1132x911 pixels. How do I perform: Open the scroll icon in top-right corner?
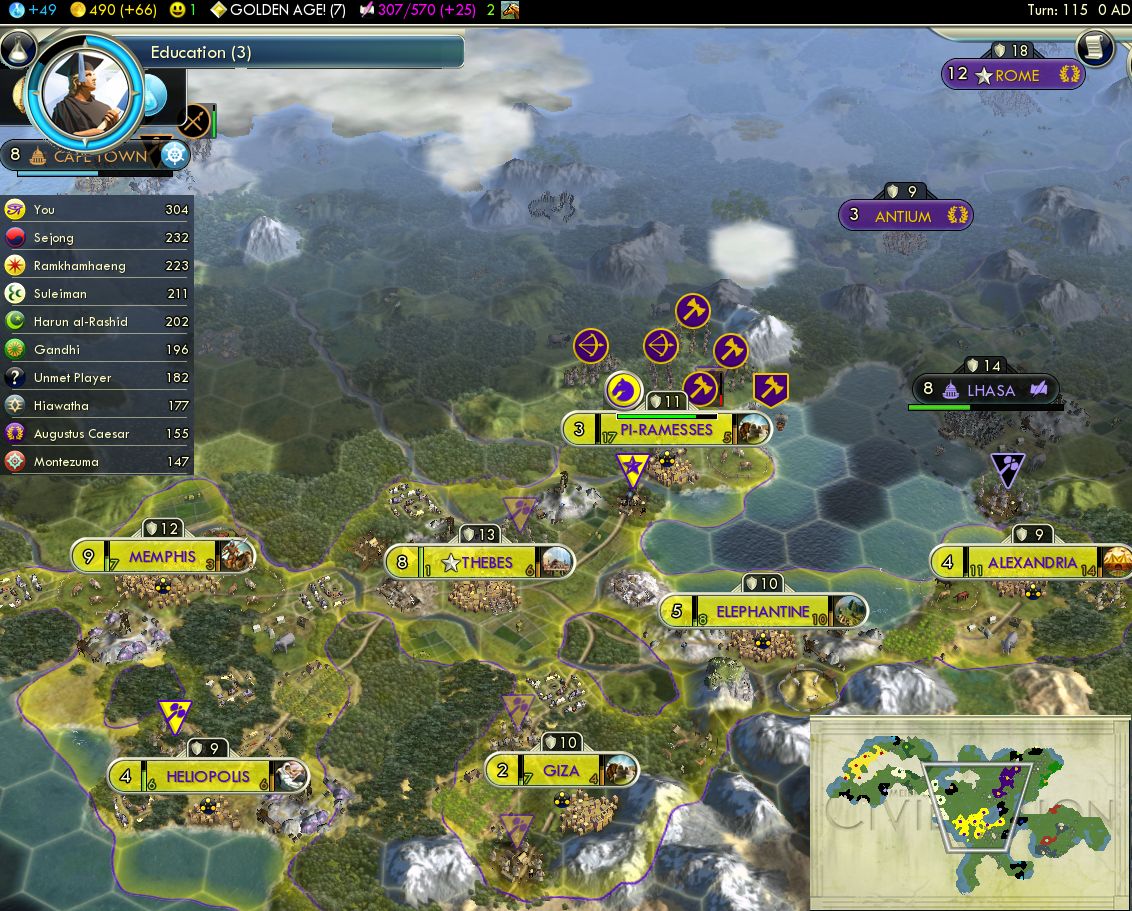(1095, 47)
